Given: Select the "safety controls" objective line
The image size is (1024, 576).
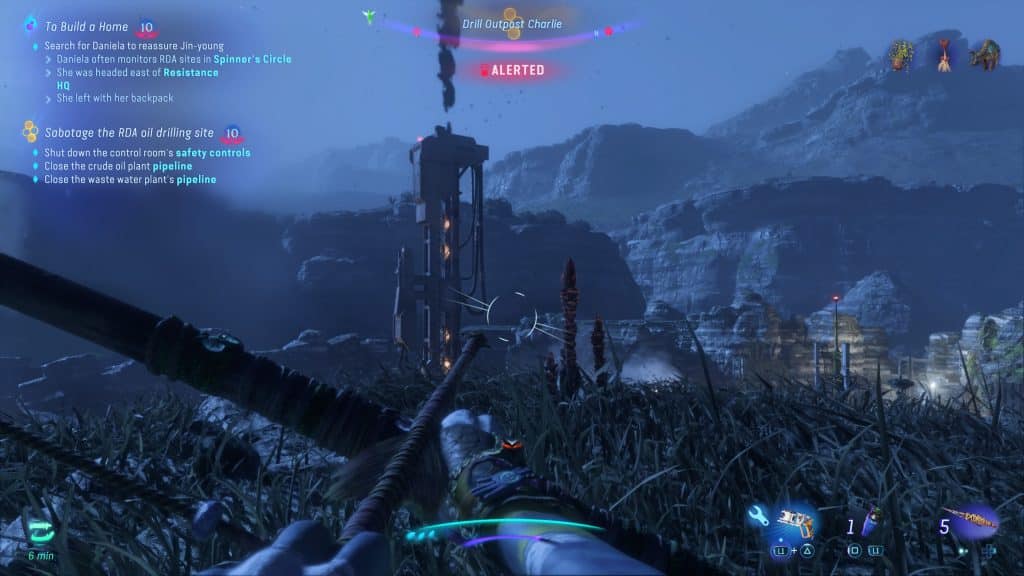Looking at the screenshot, I should click(x=146, y=153).
